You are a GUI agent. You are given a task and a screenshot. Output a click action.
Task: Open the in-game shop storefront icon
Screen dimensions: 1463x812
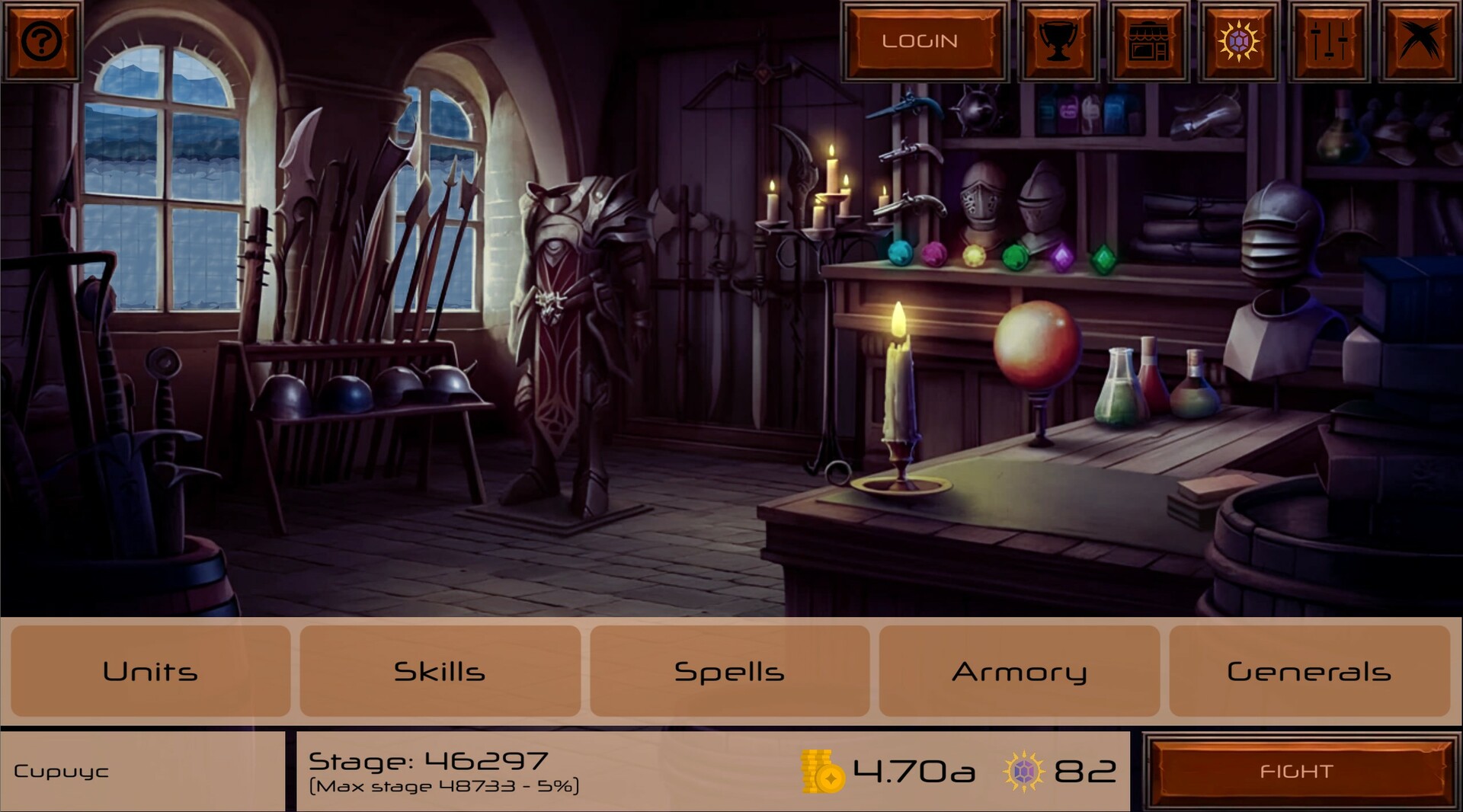[1148, 41]
